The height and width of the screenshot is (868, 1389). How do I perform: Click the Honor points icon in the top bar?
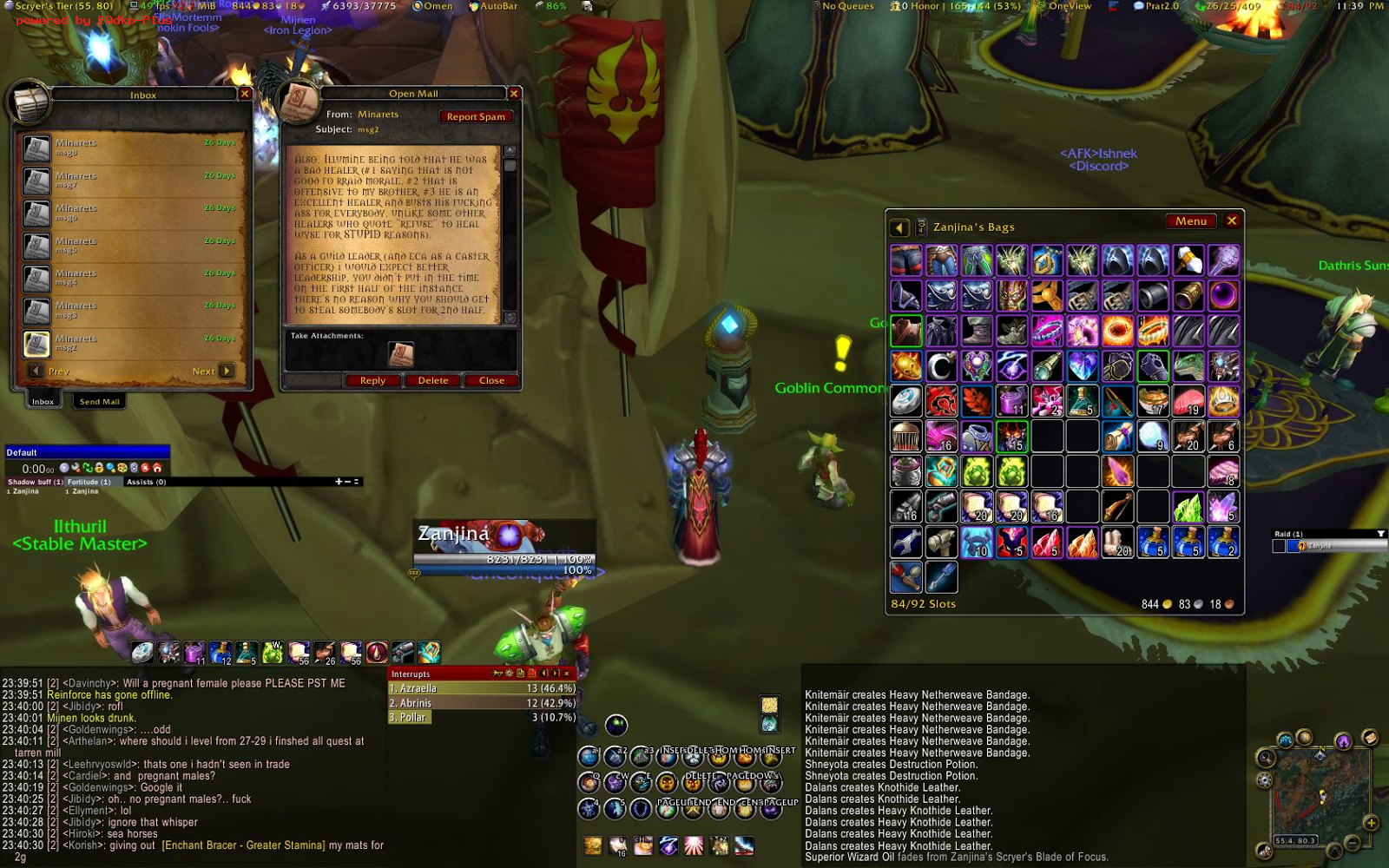894,6
